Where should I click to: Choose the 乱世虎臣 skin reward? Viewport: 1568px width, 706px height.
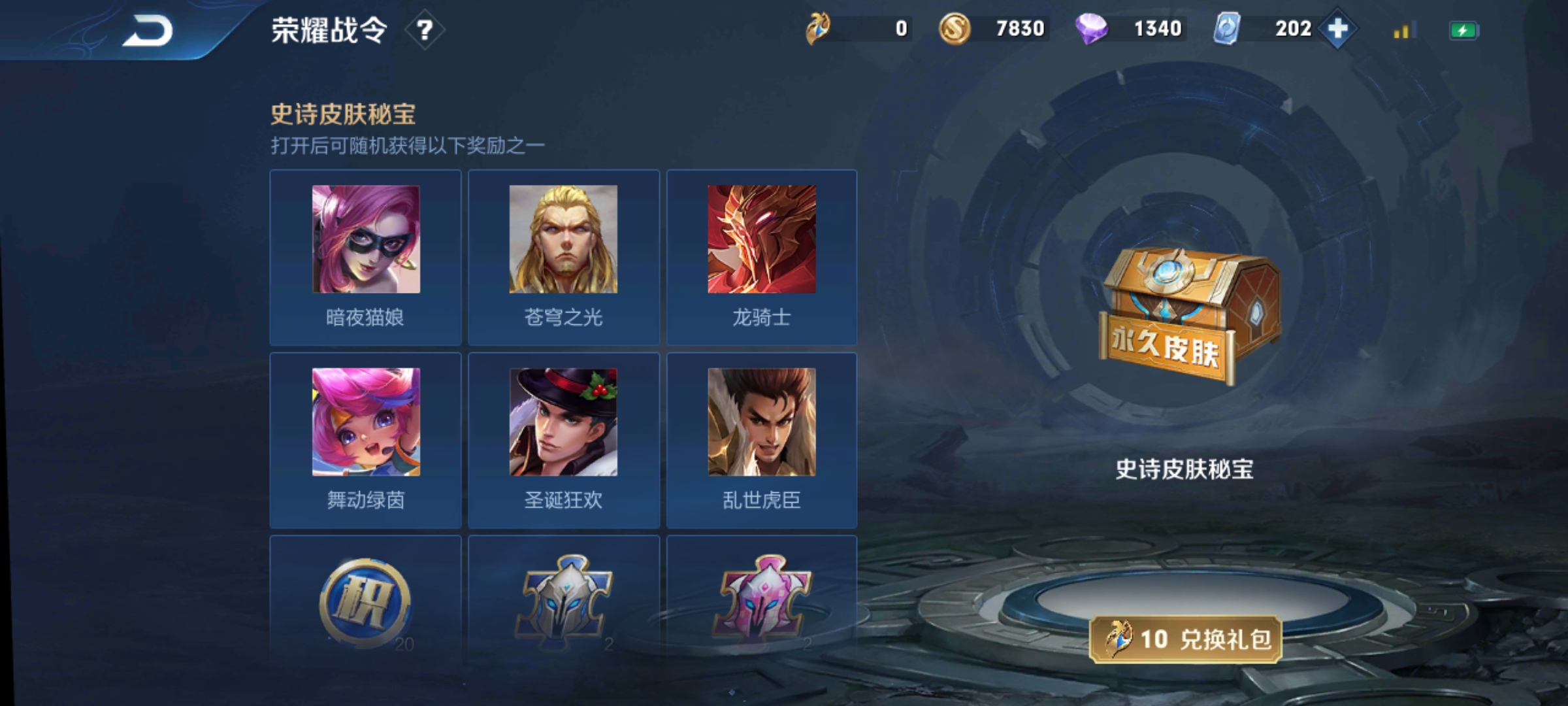click(761, 440)
